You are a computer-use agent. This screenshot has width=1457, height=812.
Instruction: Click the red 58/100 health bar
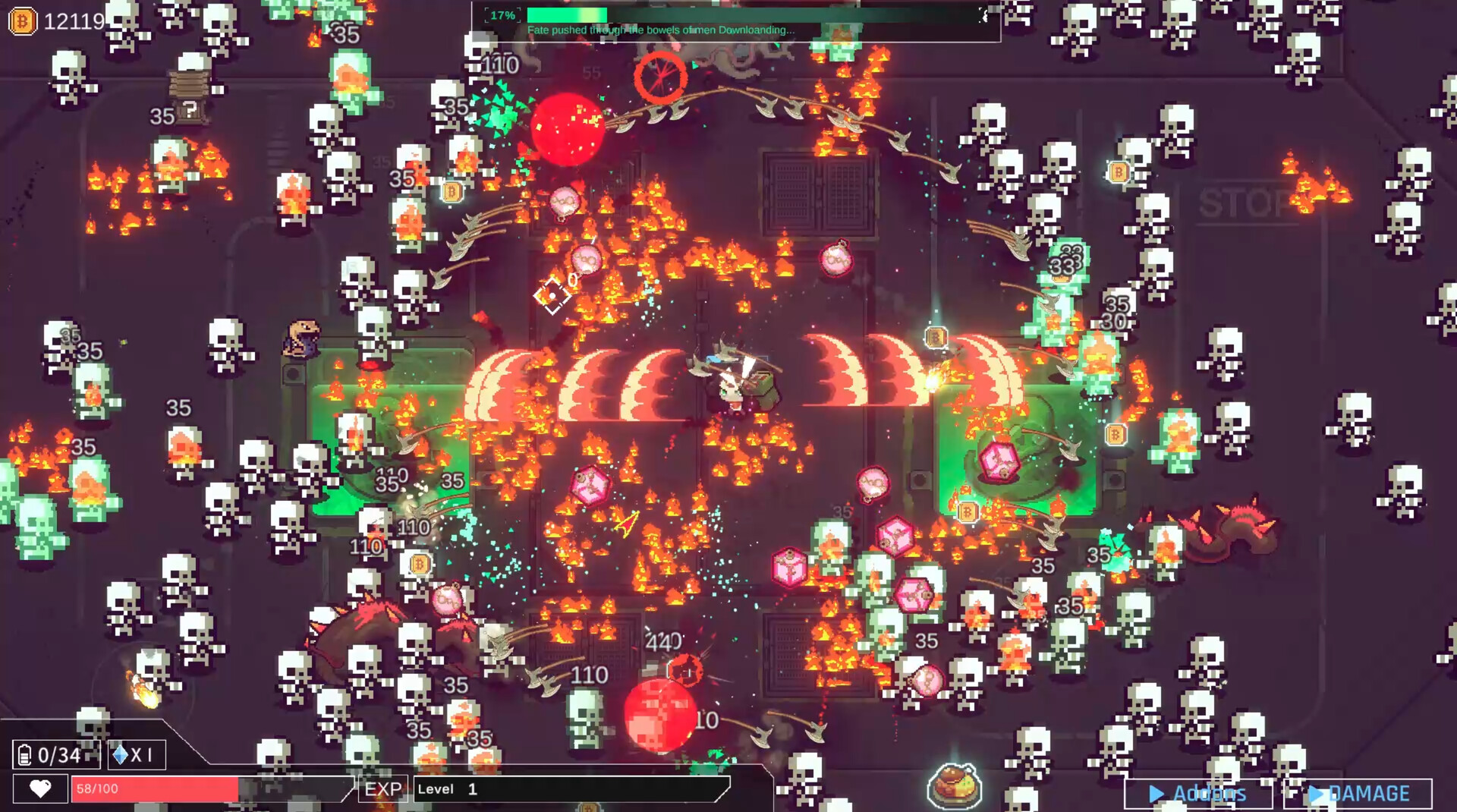pos(152,789)
